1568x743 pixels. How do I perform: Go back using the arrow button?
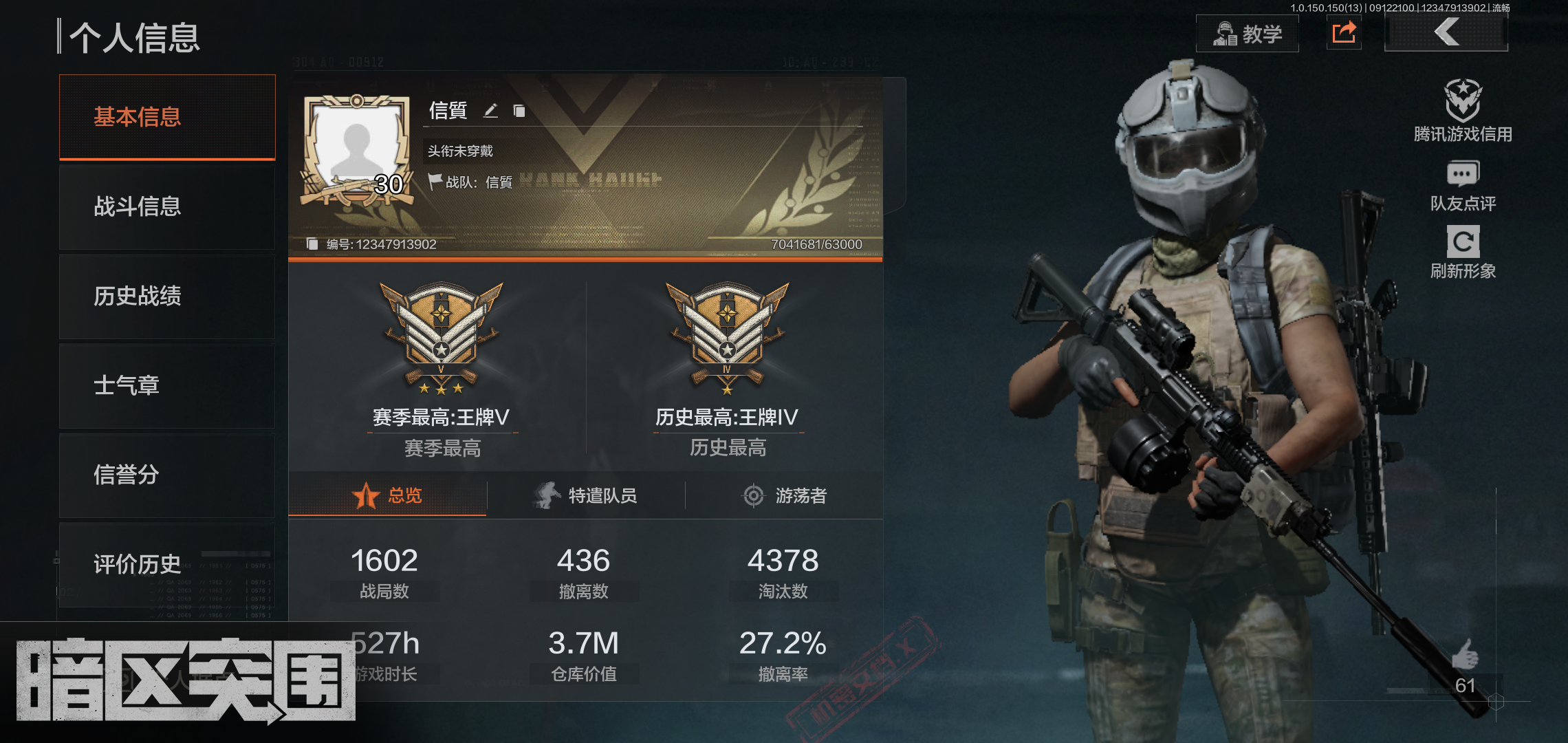[x=1446, y=32]
